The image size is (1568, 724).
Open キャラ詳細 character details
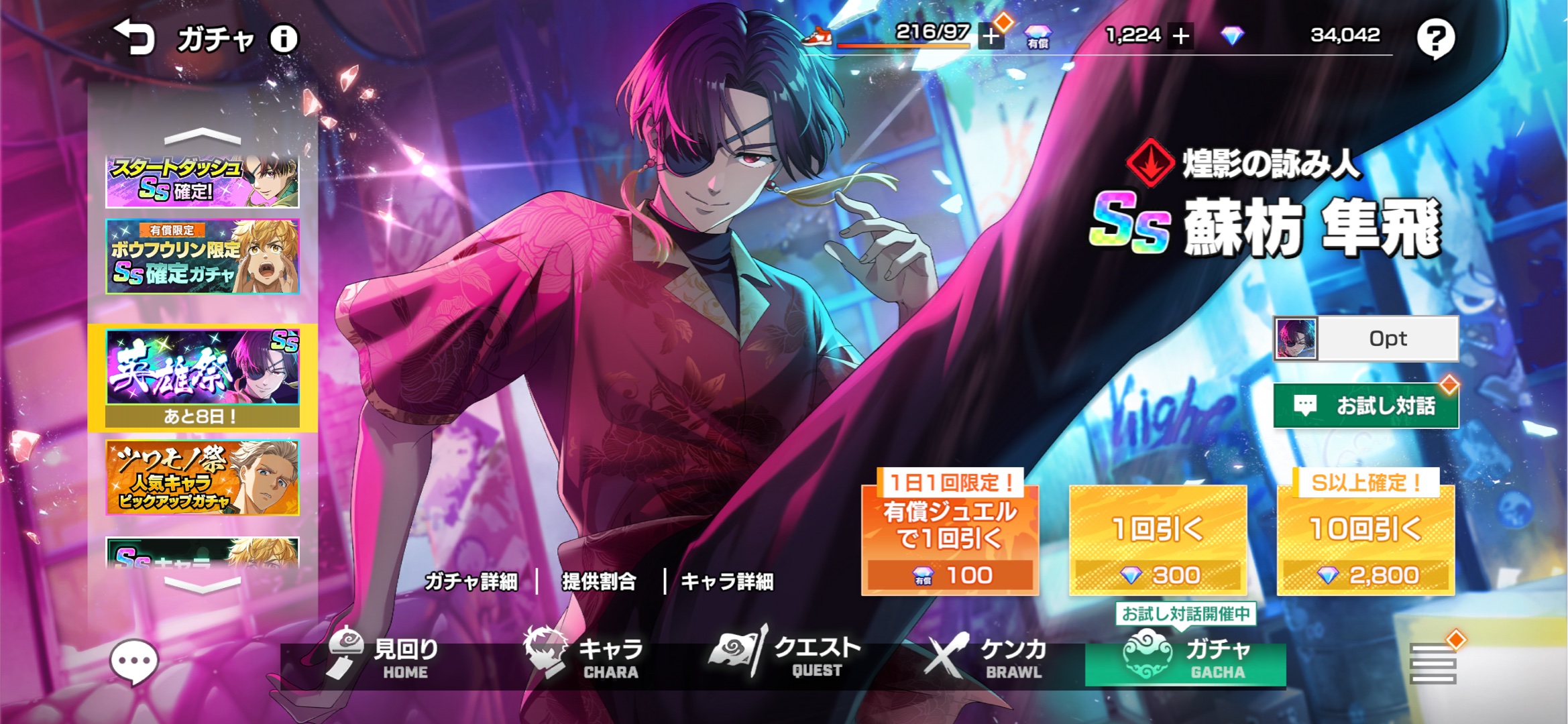point(727,581)
